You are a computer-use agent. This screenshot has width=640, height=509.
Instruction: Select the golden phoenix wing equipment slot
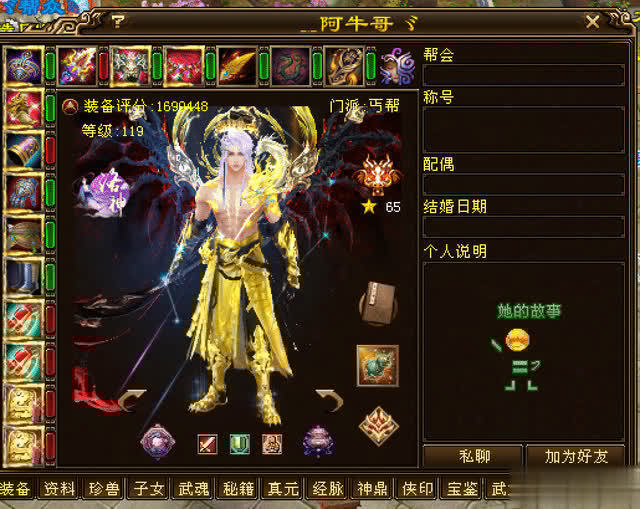point(236,66)
